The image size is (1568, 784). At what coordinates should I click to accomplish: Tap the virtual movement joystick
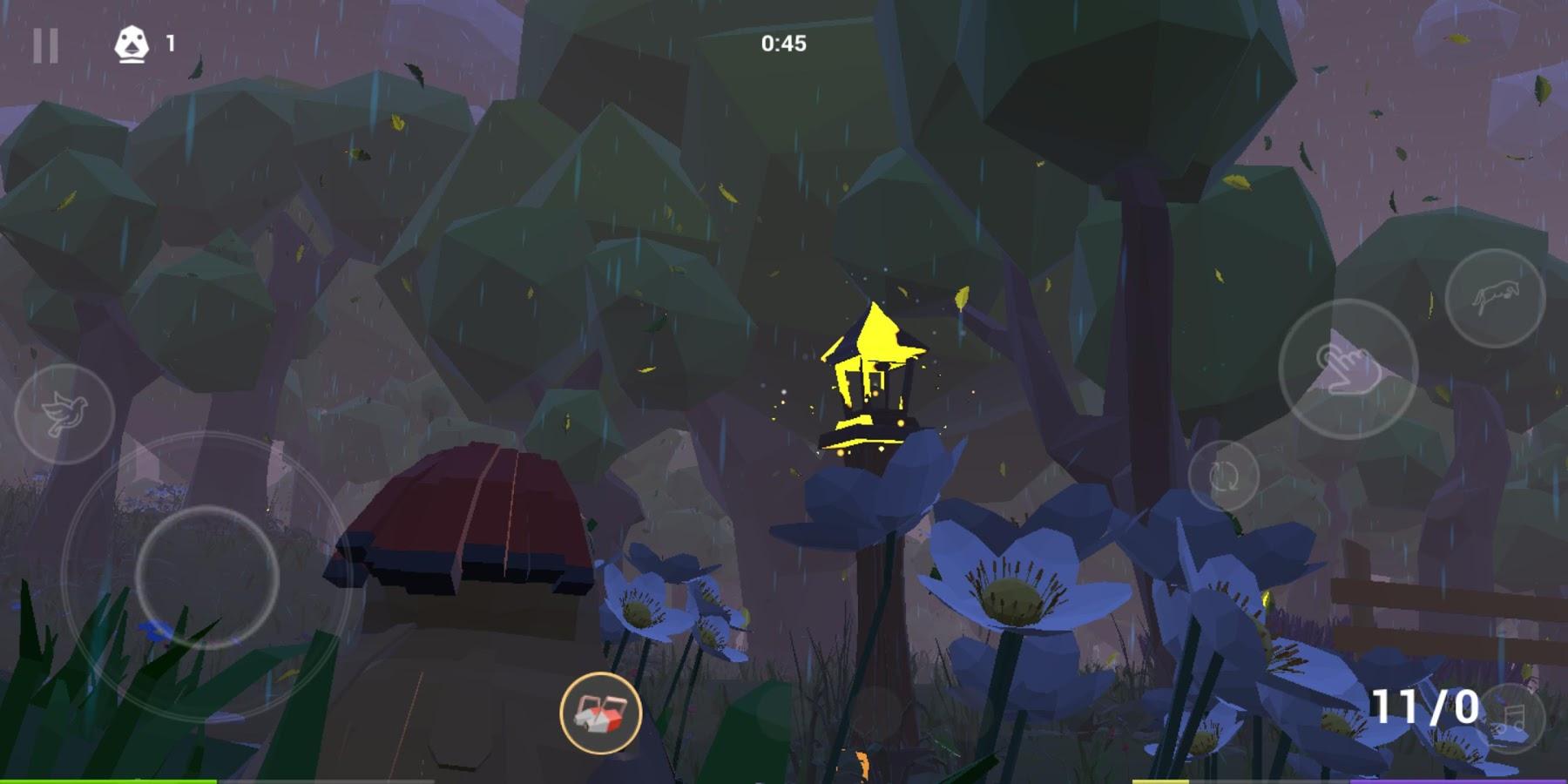(x=207, y=576)
